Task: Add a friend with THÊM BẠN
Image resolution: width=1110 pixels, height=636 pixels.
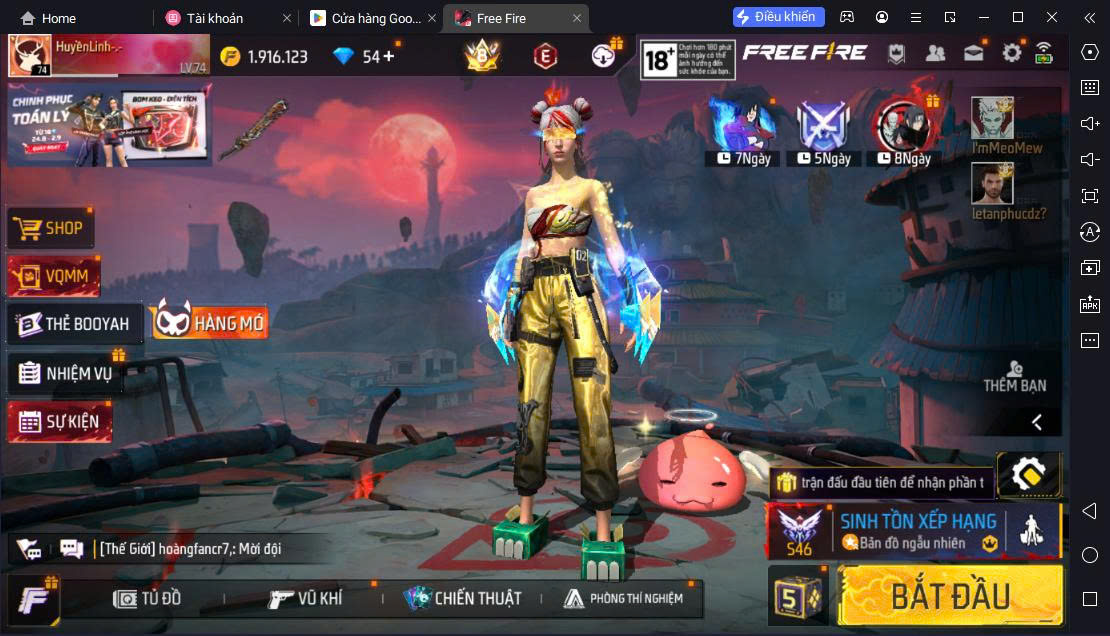Action: point(1014,377)
